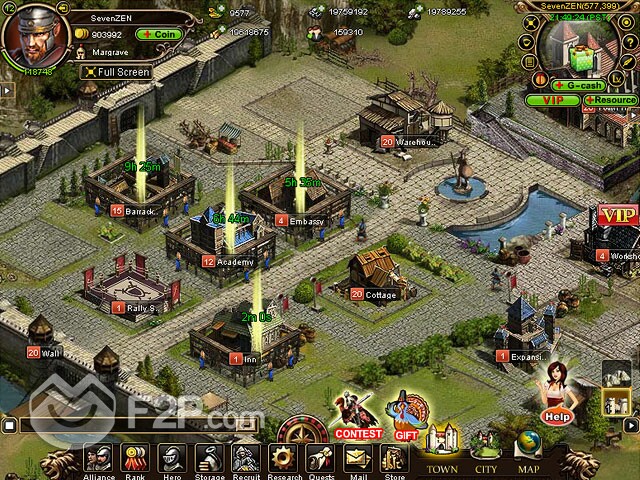Open the Alliance menu
640x480 pixels.
click(x=97, y=459)
